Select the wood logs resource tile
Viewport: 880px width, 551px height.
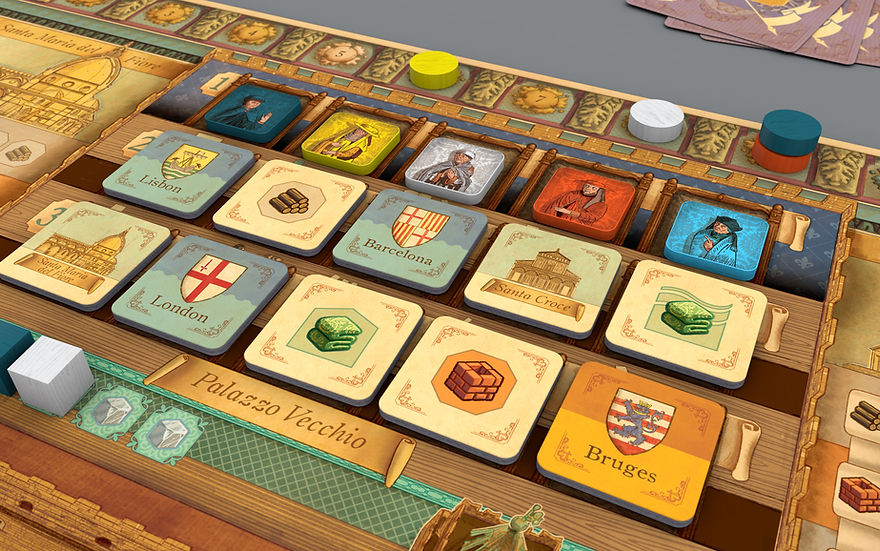(x=289, y=205)
